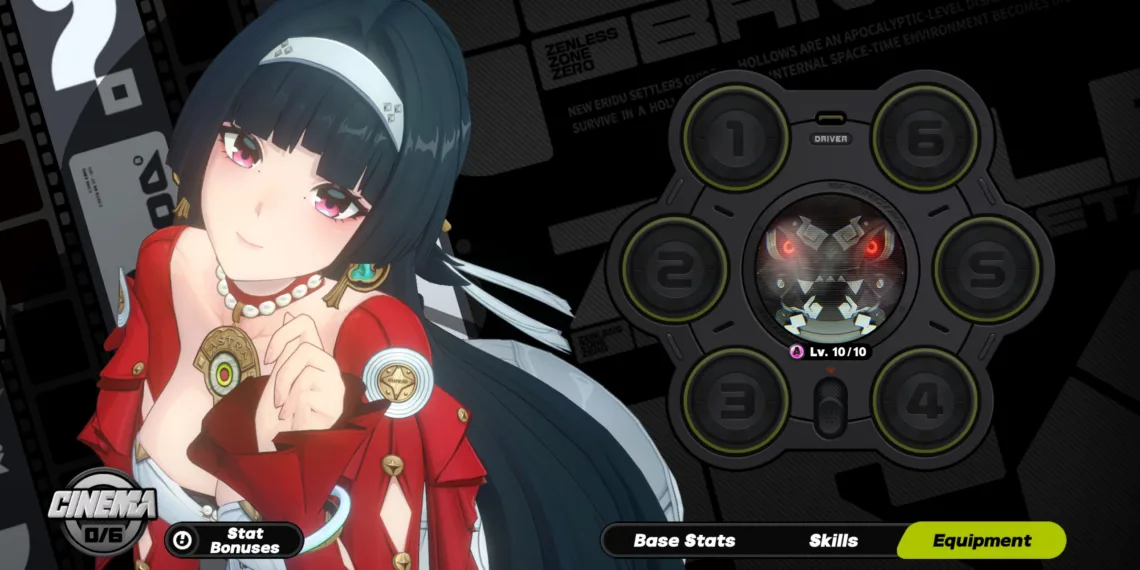The height and width of the screenshot is (570, 1140).
Task: Show the Stat Bonuses panel
Action: 234,541
